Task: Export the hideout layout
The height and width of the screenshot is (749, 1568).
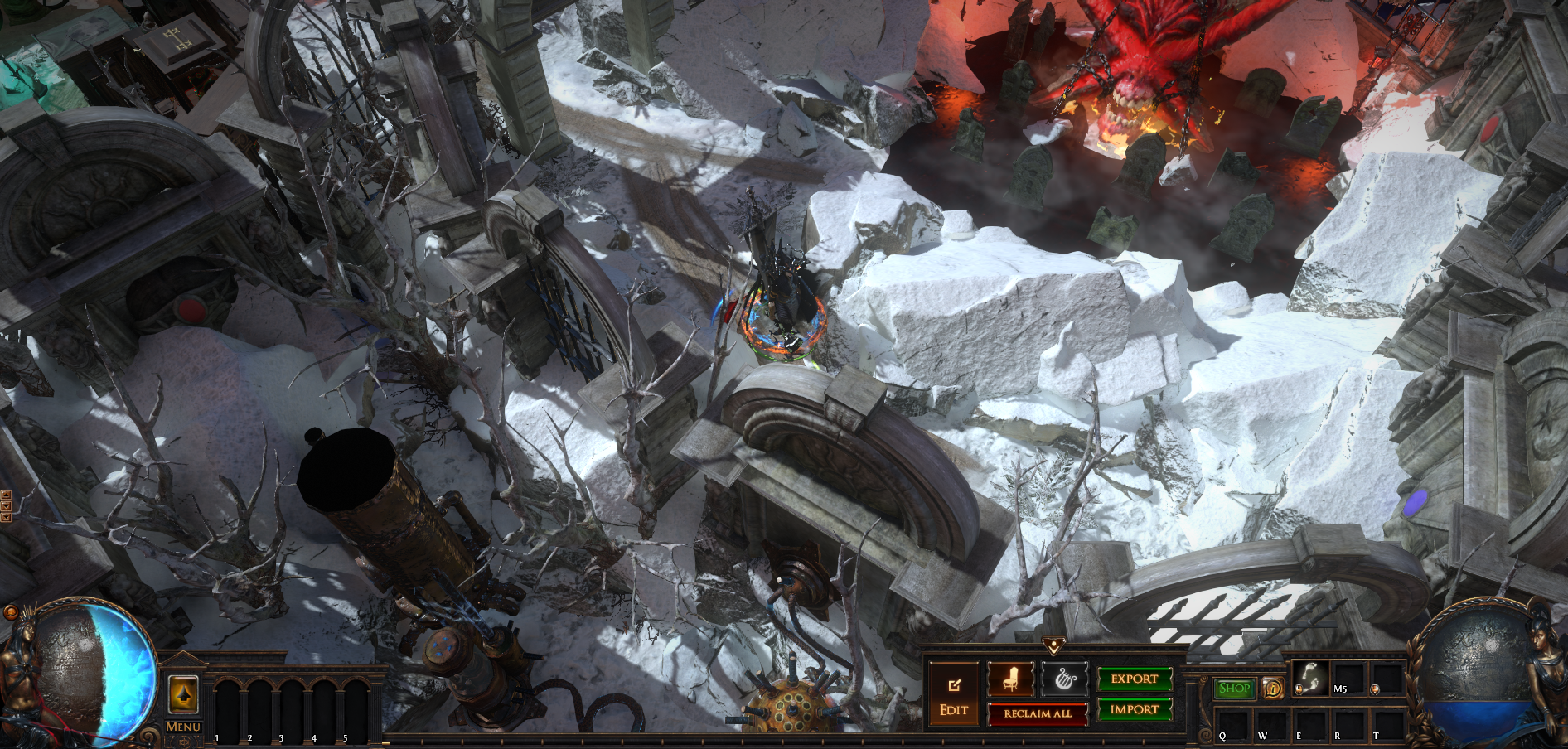Action: click(1135, 679)
